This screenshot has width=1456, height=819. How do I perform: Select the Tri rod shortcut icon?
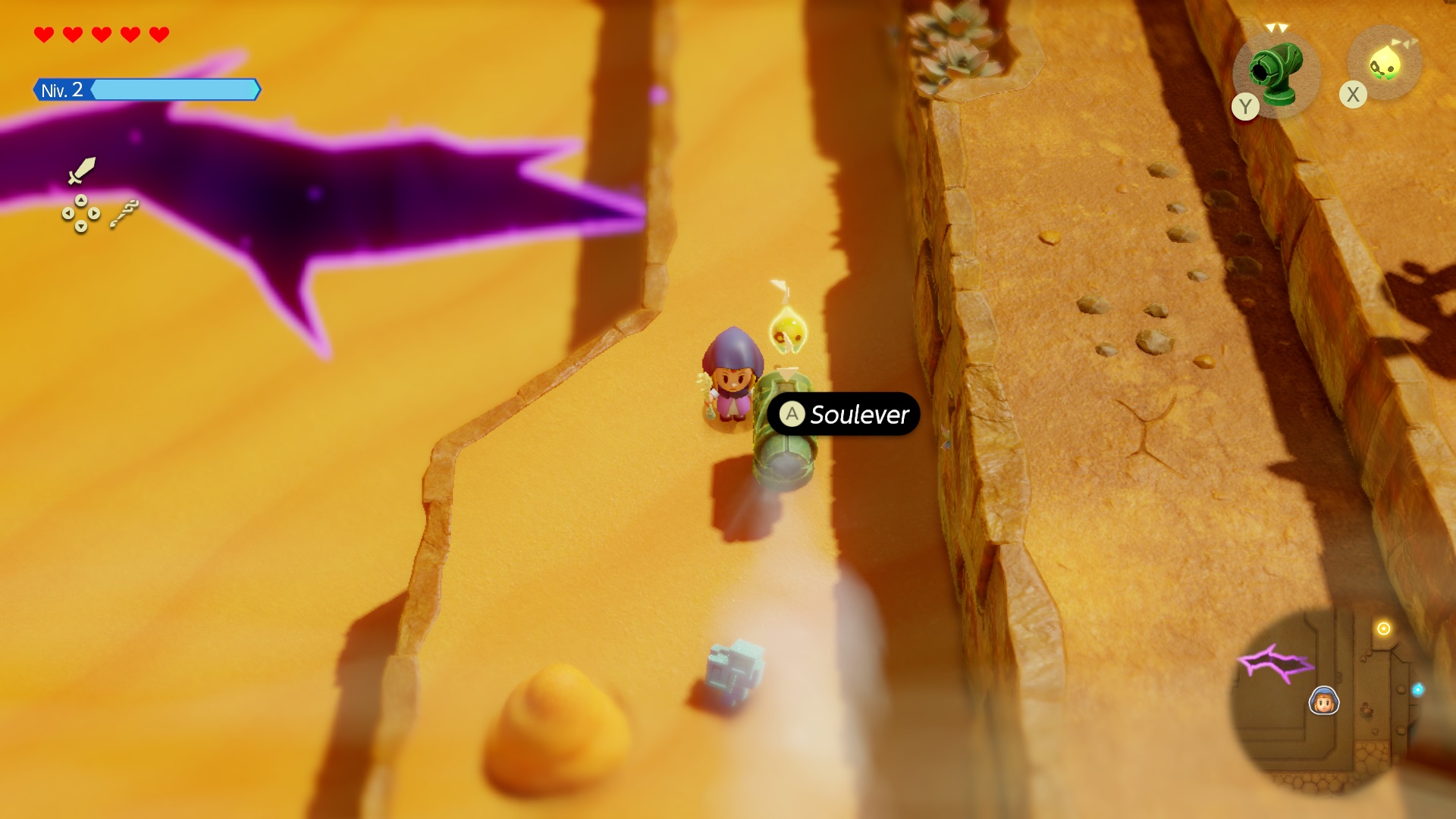click(124, 214)
